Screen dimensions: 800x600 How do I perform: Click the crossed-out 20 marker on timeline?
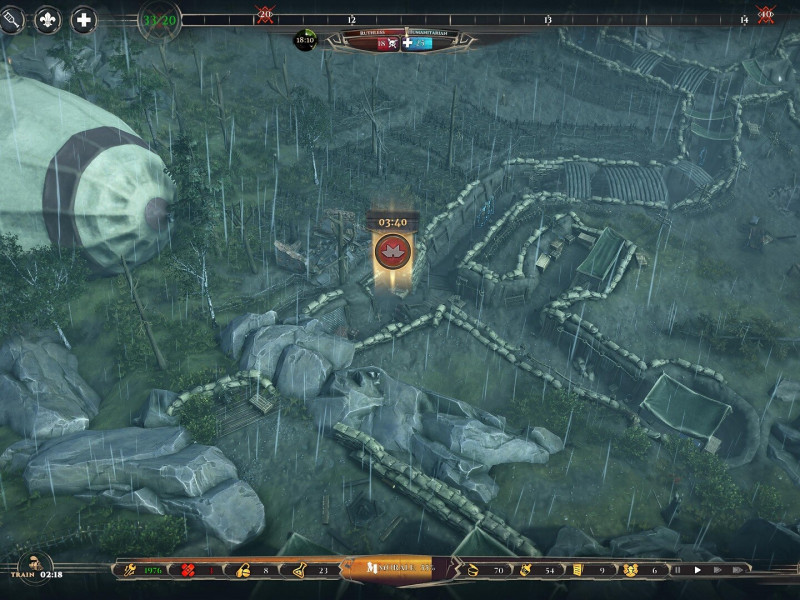click(x=265, y=14)
